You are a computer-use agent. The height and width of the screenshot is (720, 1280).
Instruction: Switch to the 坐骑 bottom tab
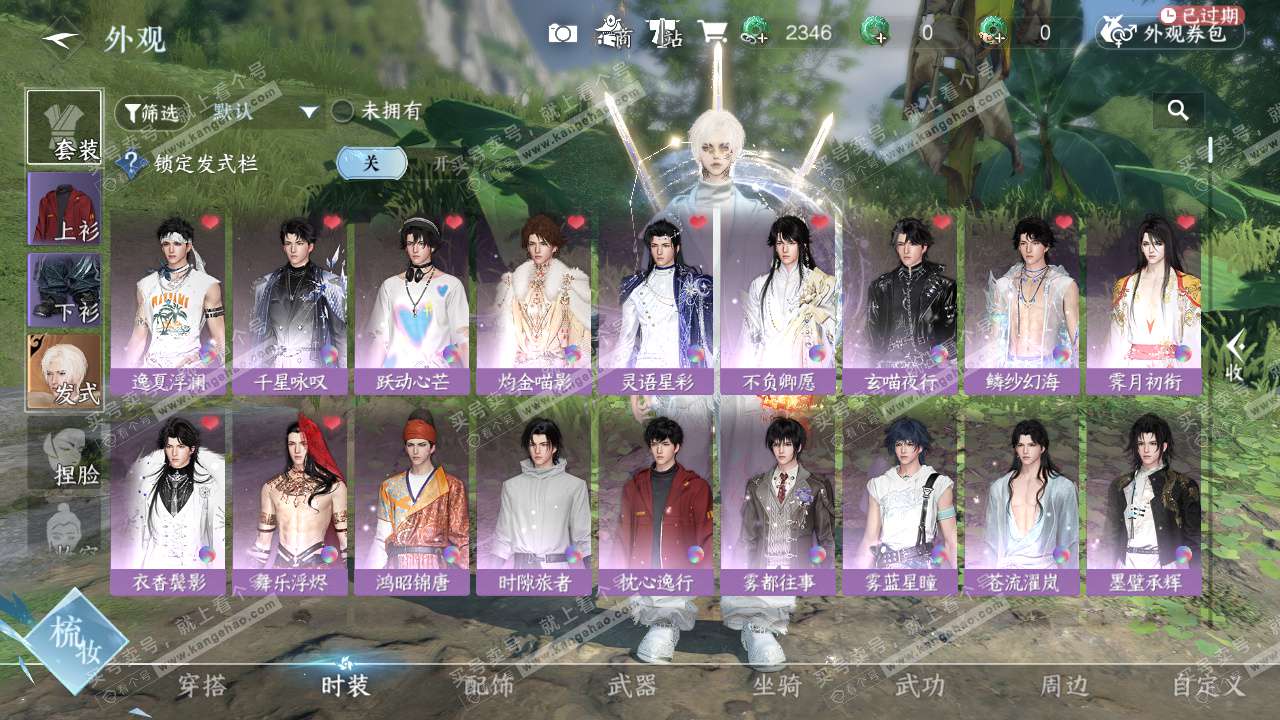(x=777, y=686)
